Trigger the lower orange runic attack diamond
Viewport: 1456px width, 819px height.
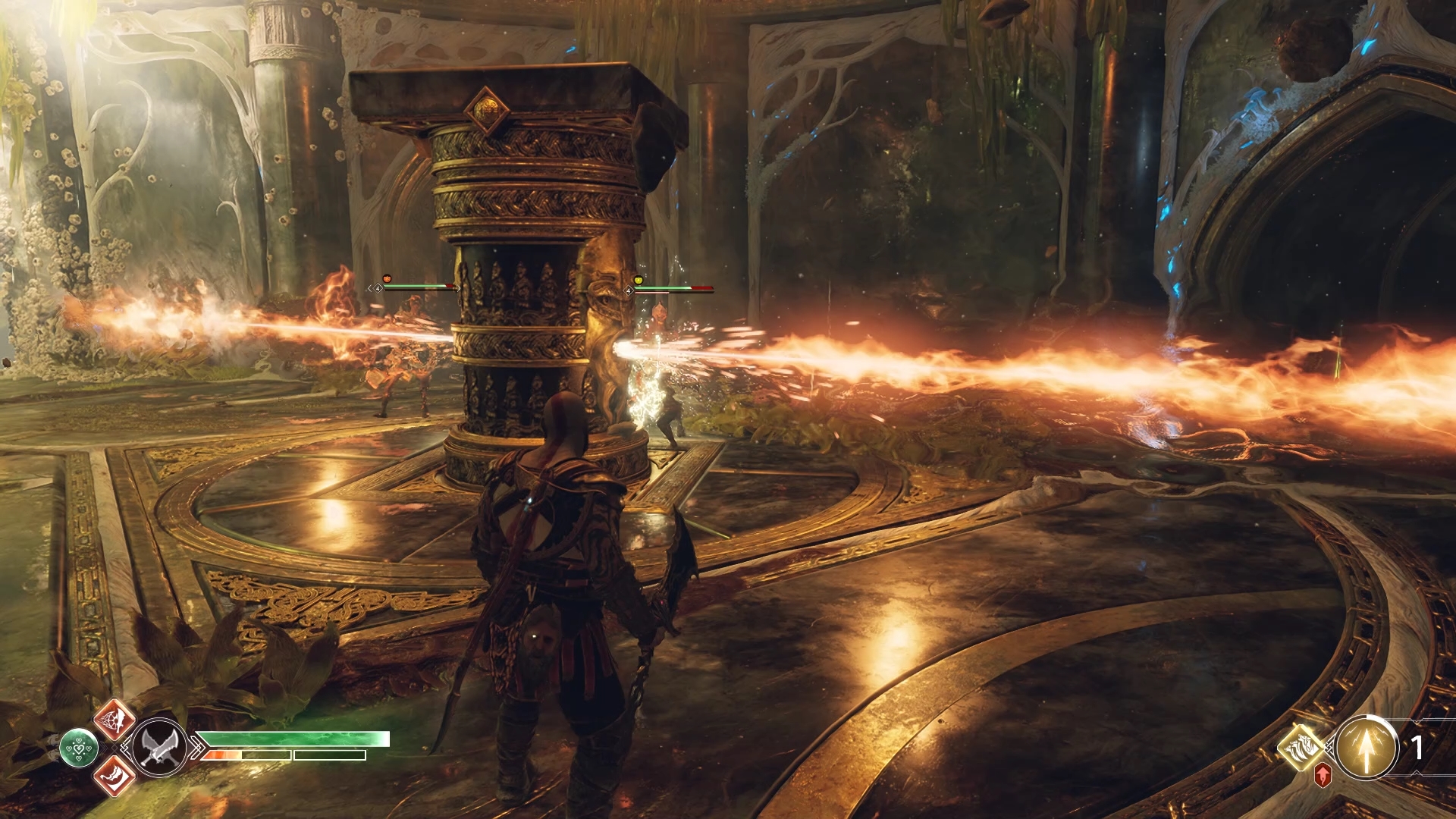pyautogui.click(x=114, y=776)
